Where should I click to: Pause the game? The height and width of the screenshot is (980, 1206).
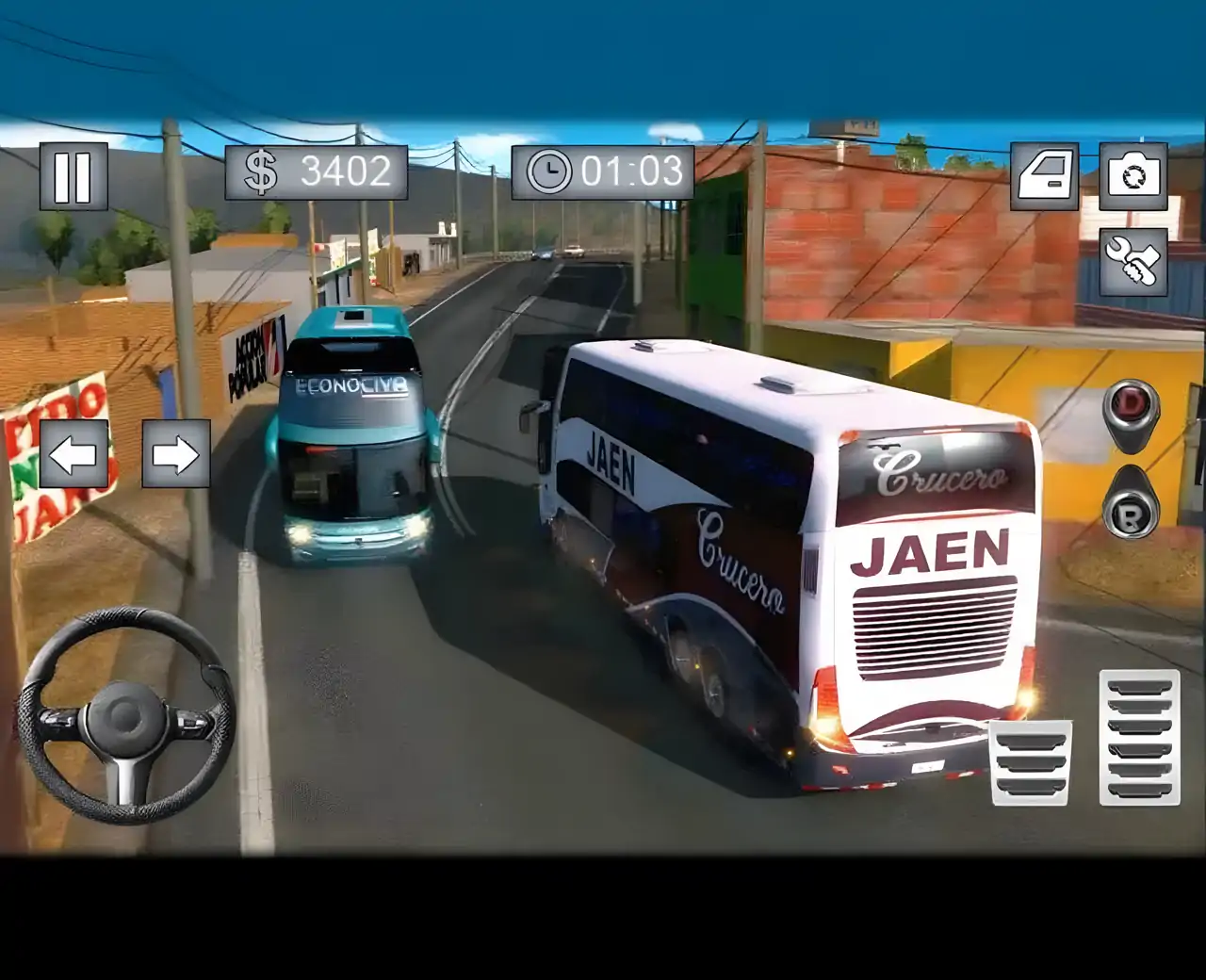pyautogui.click(x=73, y=176)
